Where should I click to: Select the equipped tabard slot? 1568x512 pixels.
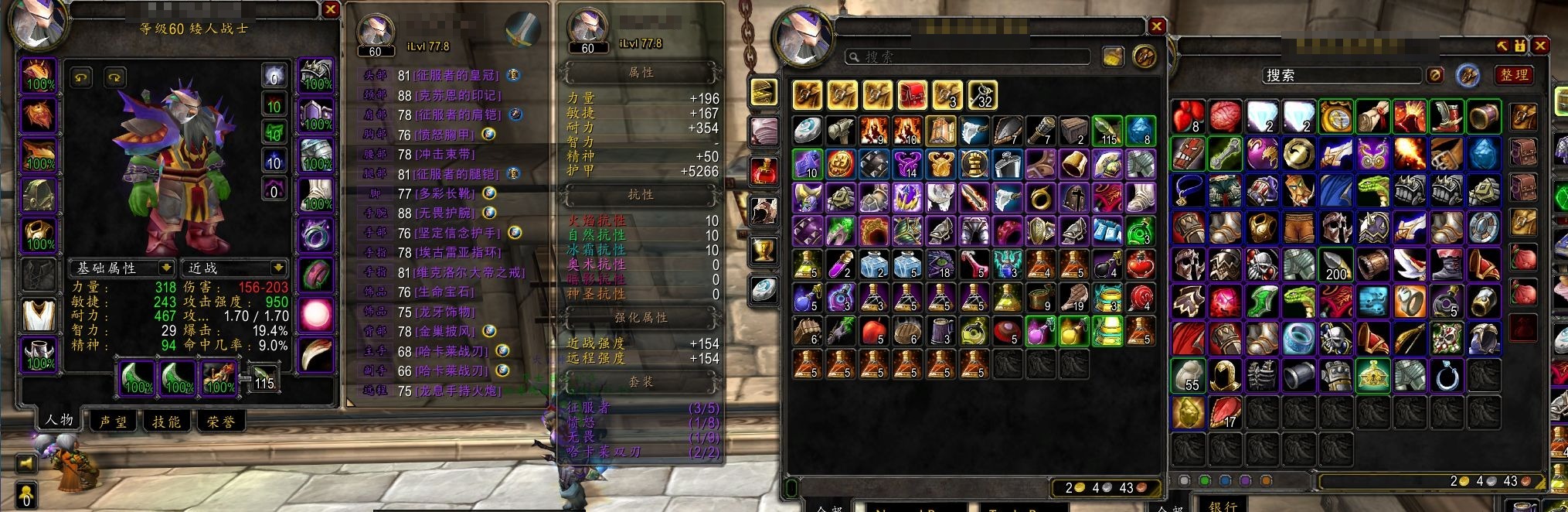(38, 315)
